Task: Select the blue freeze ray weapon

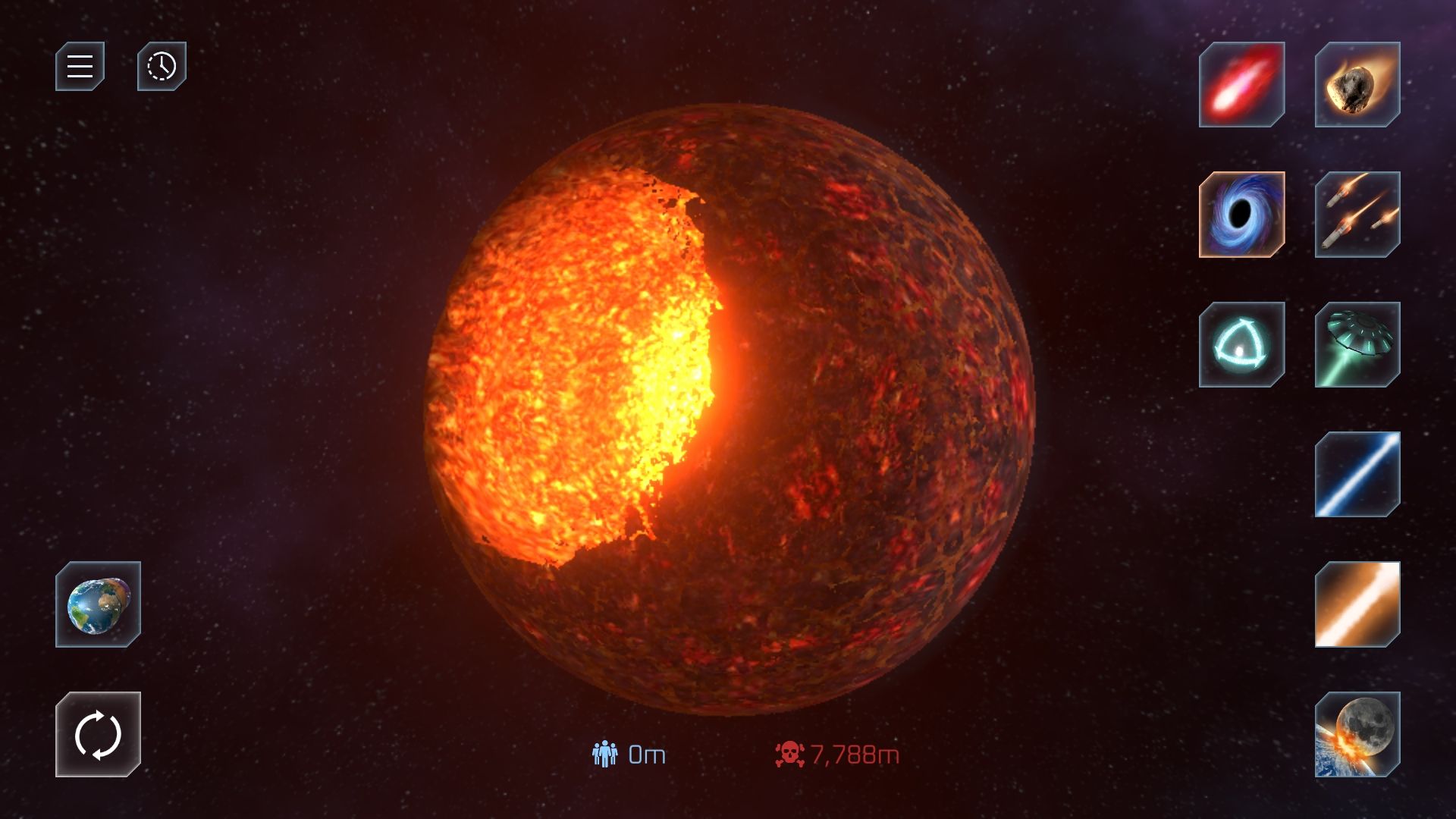Action: pyautogui.click(x=1357, y=475)
